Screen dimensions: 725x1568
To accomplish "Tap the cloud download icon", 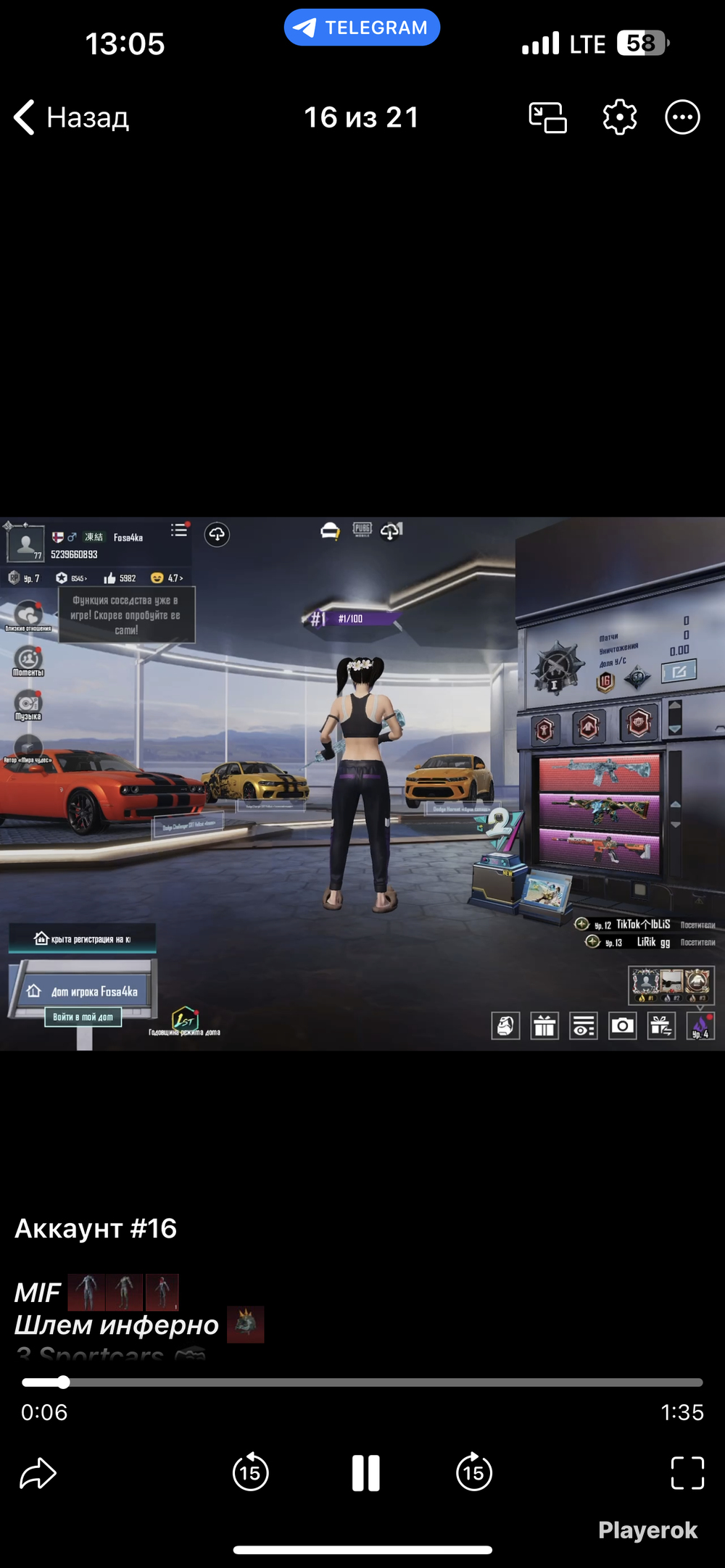I will point(217,535).
